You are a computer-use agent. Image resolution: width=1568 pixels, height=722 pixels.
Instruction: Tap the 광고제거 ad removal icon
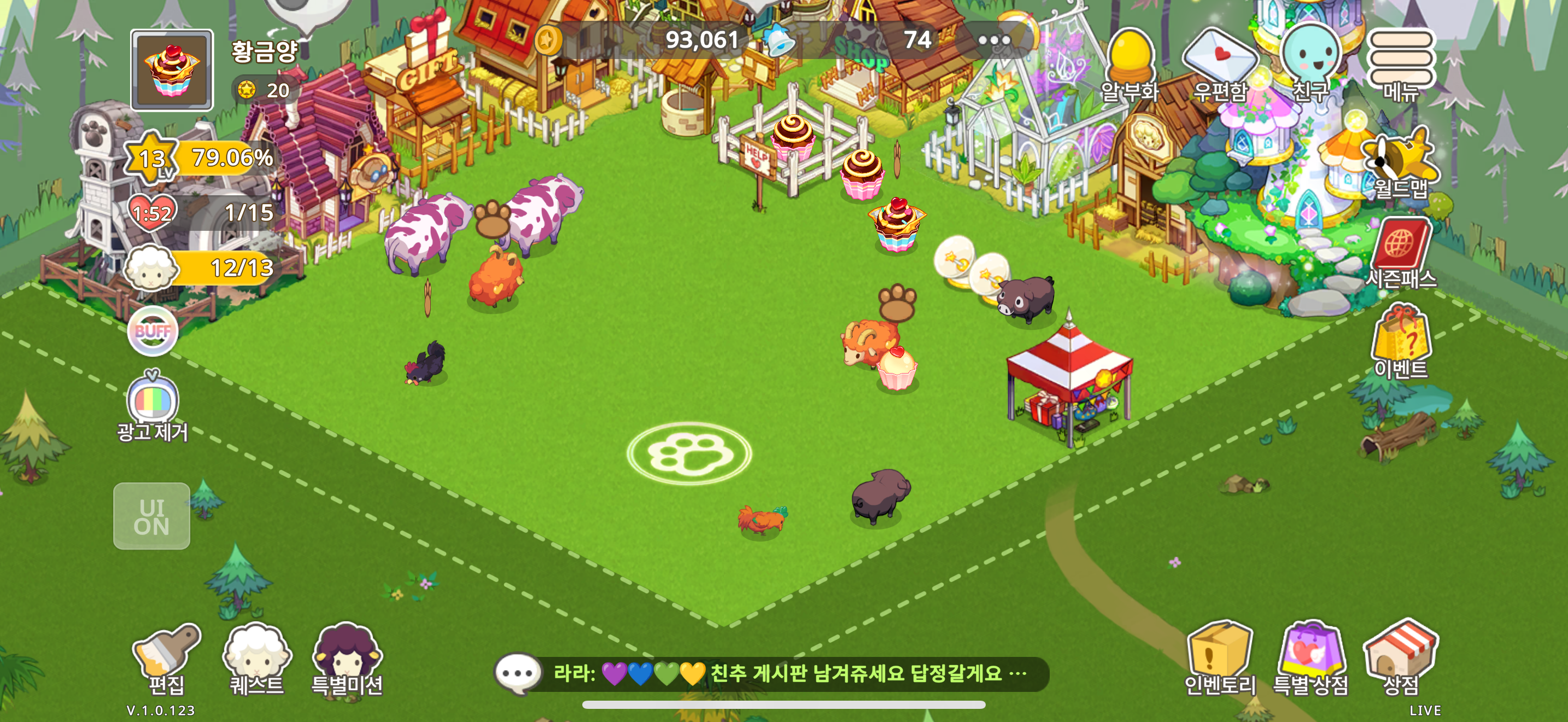(x=152, y=405)
